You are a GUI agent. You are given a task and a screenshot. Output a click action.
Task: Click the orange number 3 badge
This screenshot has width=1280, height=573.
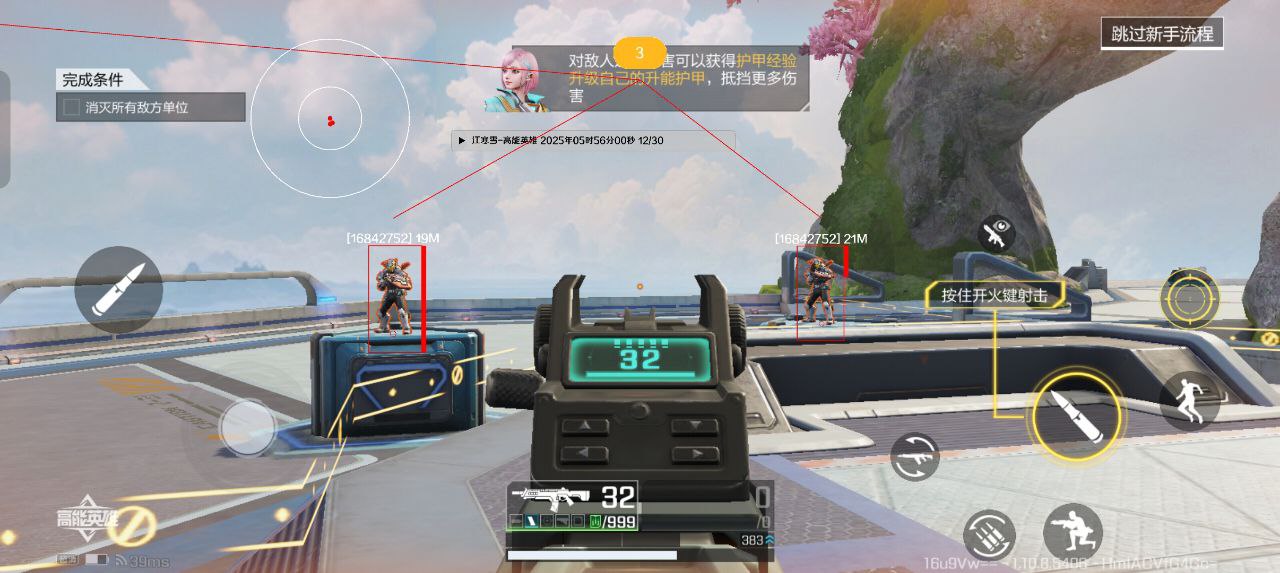point(640,52)
